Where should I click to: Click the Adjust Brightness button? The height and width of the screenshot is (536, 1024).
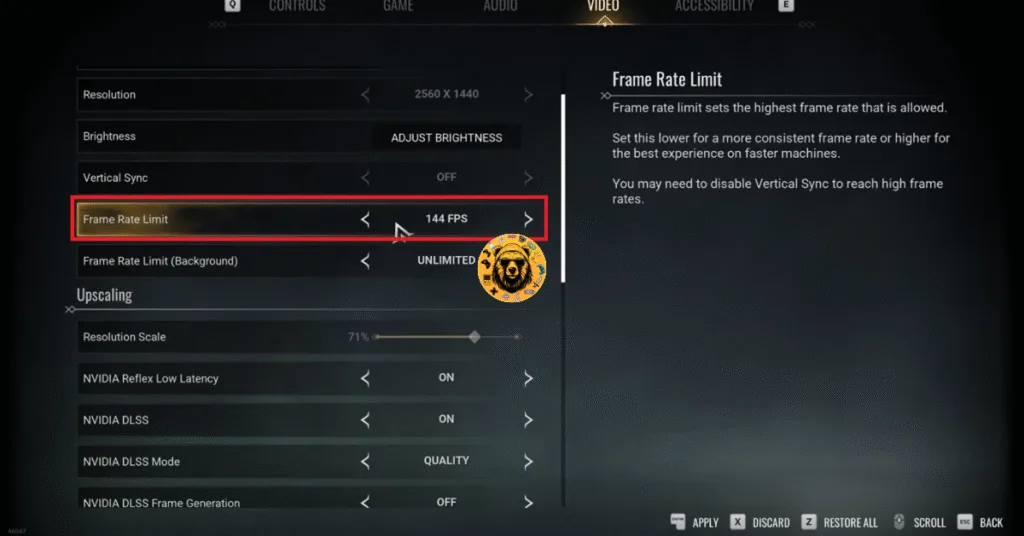pos(446,137)
